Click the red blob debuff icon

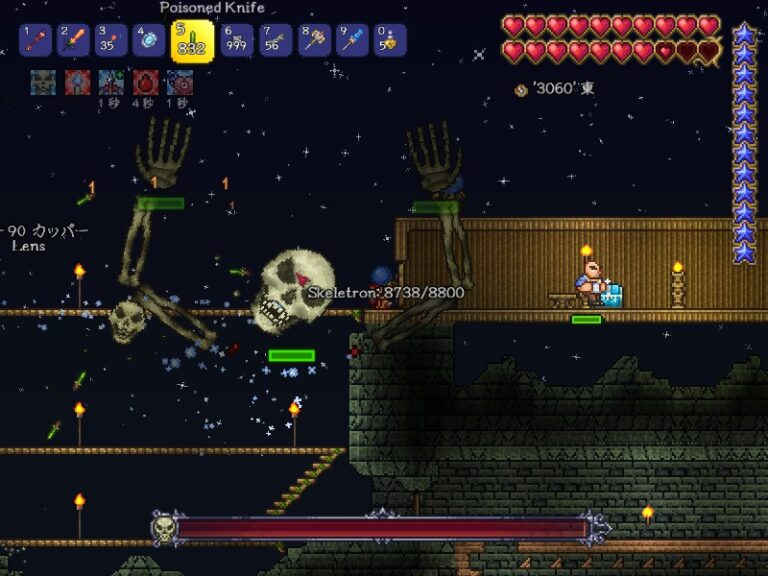146,82
